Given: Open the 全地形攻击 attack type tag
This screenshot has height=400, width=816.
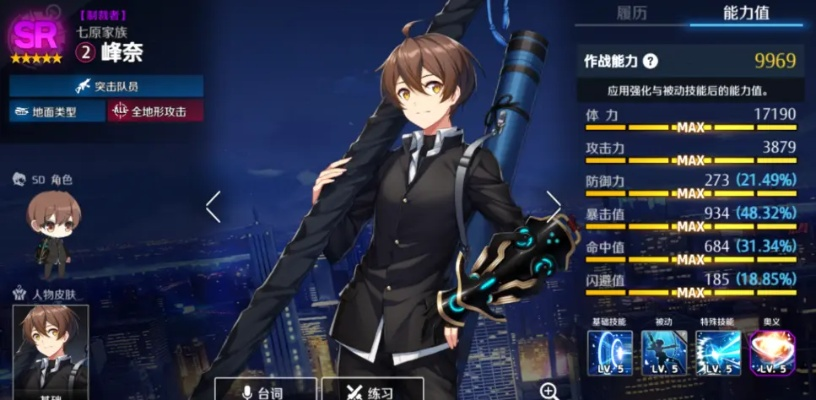Looking at the screenshot, I should tap(155, 111).
